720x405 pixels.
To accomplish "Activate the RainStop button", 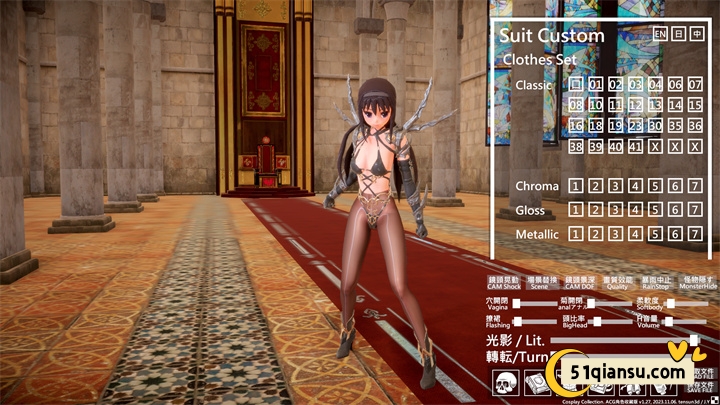I will 656,284.
